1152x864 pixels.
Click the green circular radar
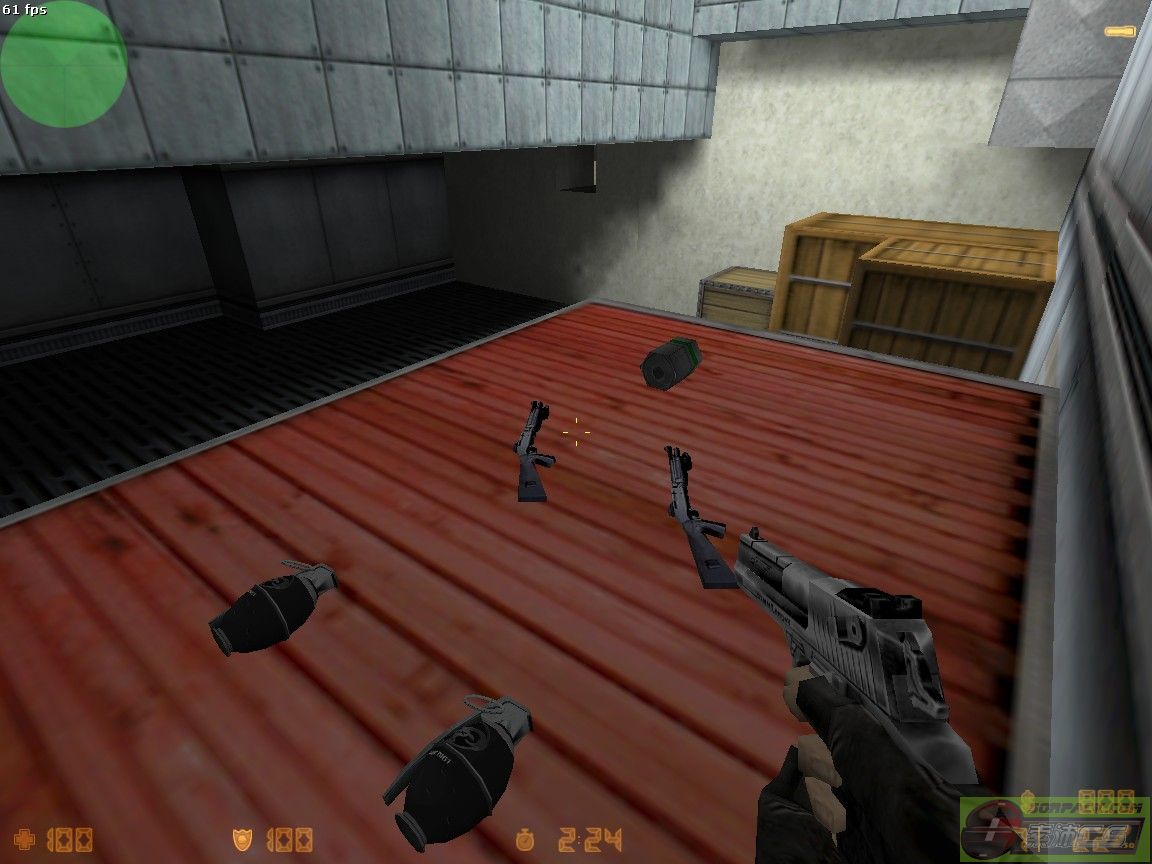click(63, 64)
